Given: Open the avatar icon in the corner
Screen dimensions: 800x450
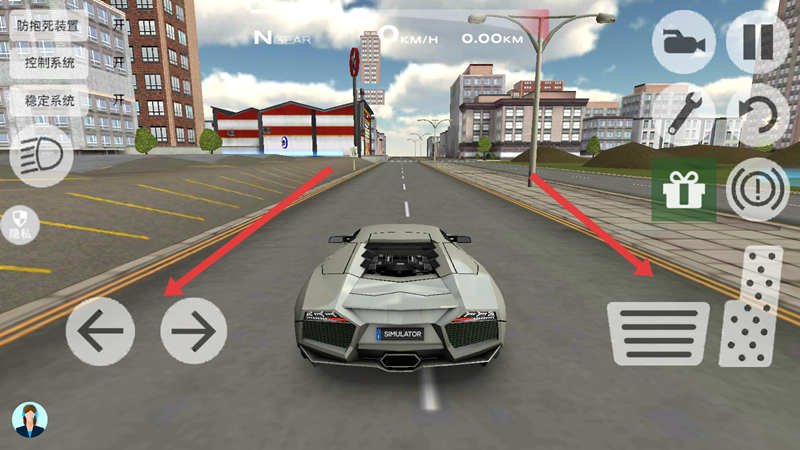Looking at the screenshot, I should point(30,420).
